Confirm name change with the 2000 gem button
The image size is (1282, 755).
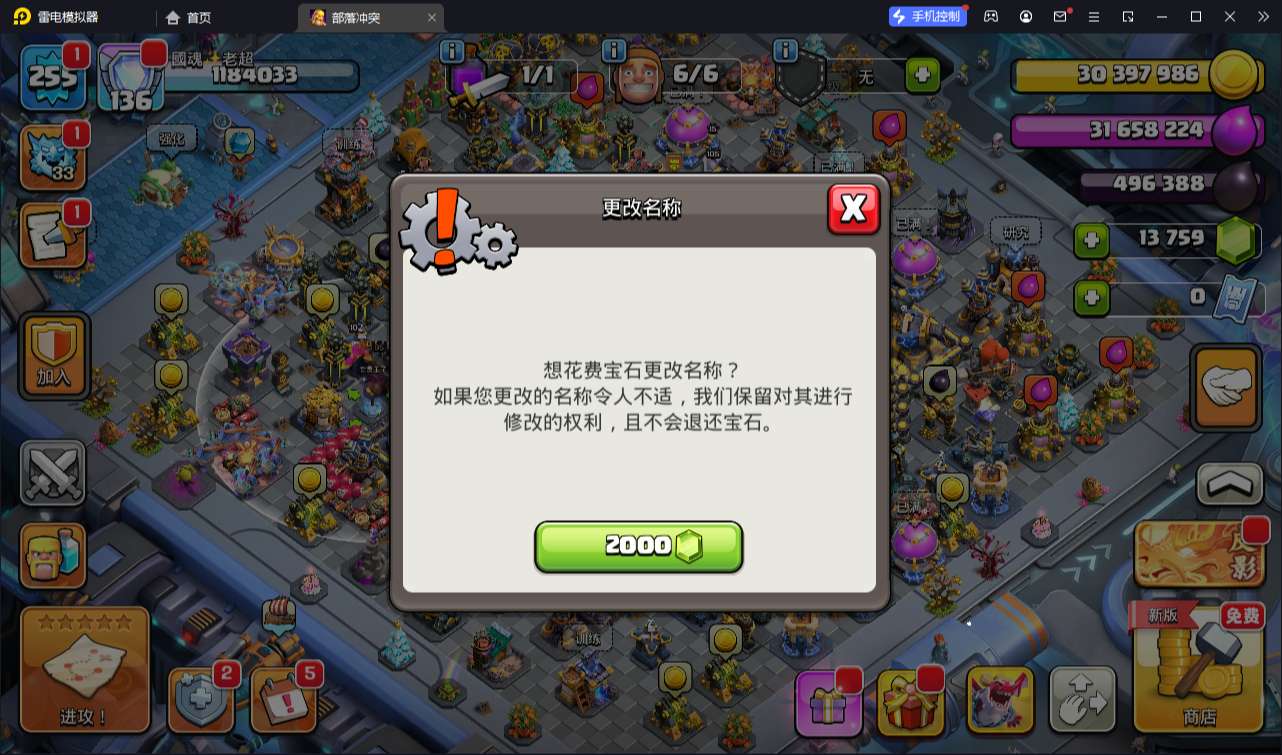pos(639,545)
